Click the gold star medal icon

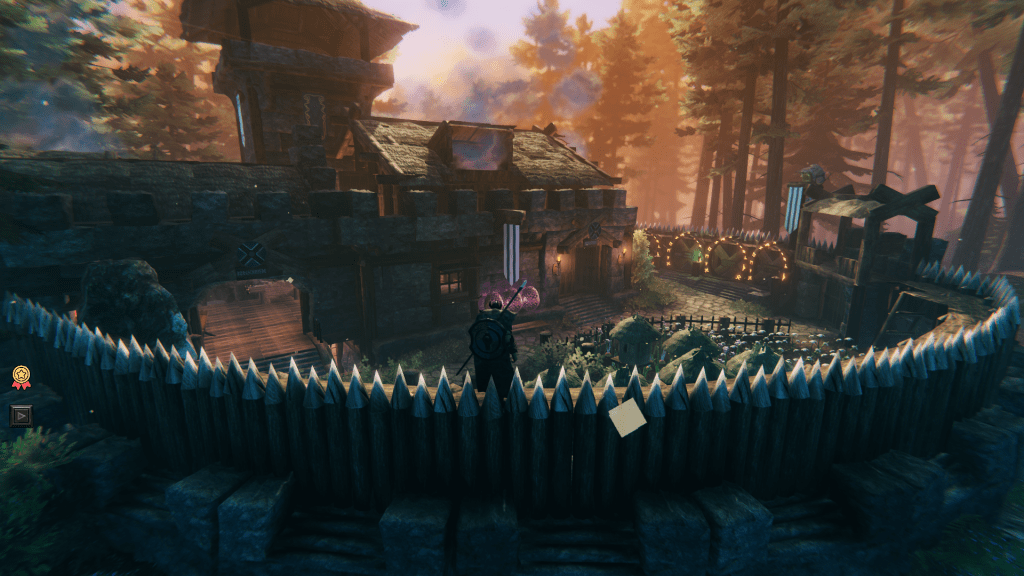click(x=21, y=377)
